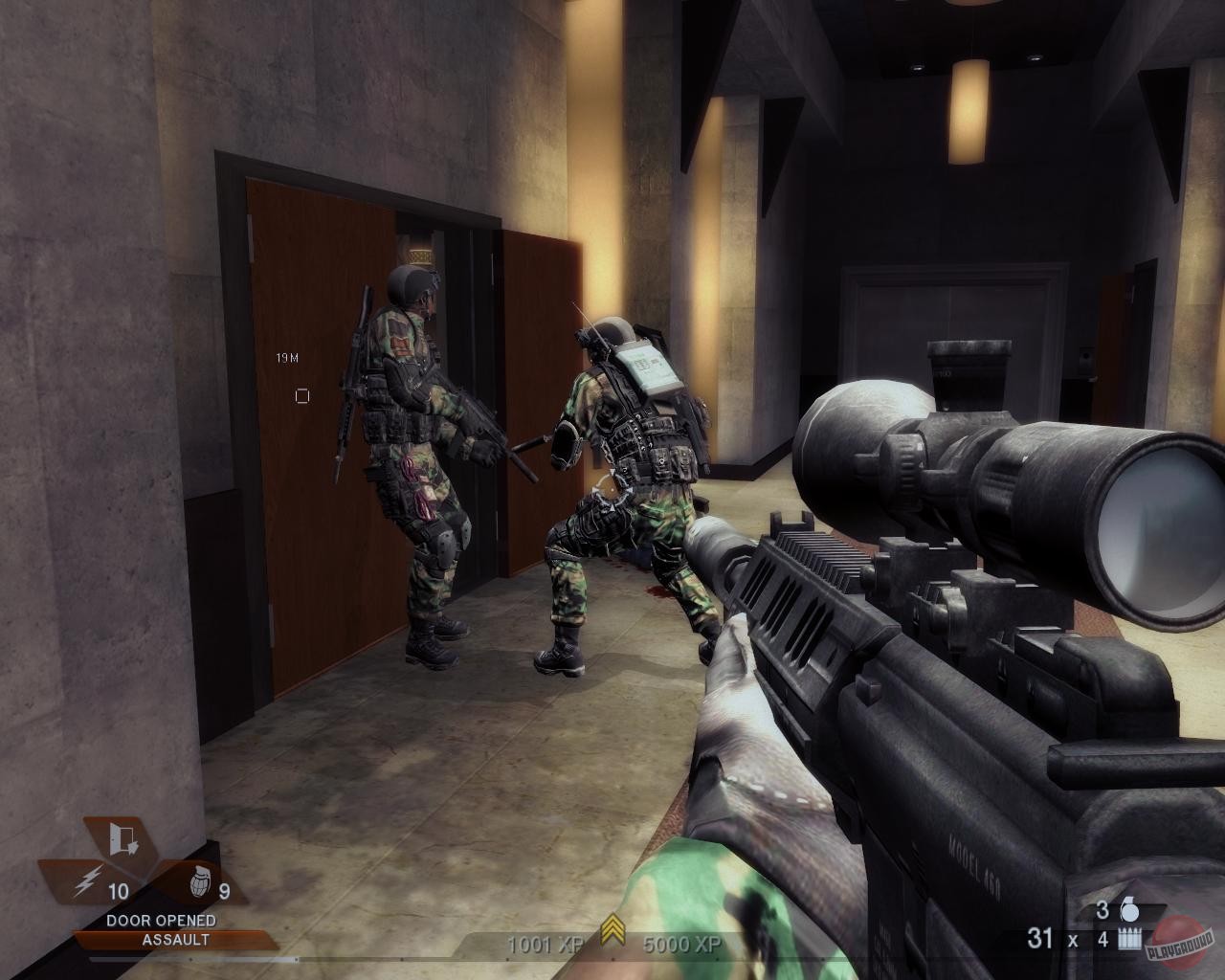Screen dimensions: 1225x980
Task: Click the square crosshair reticle marker
Action: (304, 393)
